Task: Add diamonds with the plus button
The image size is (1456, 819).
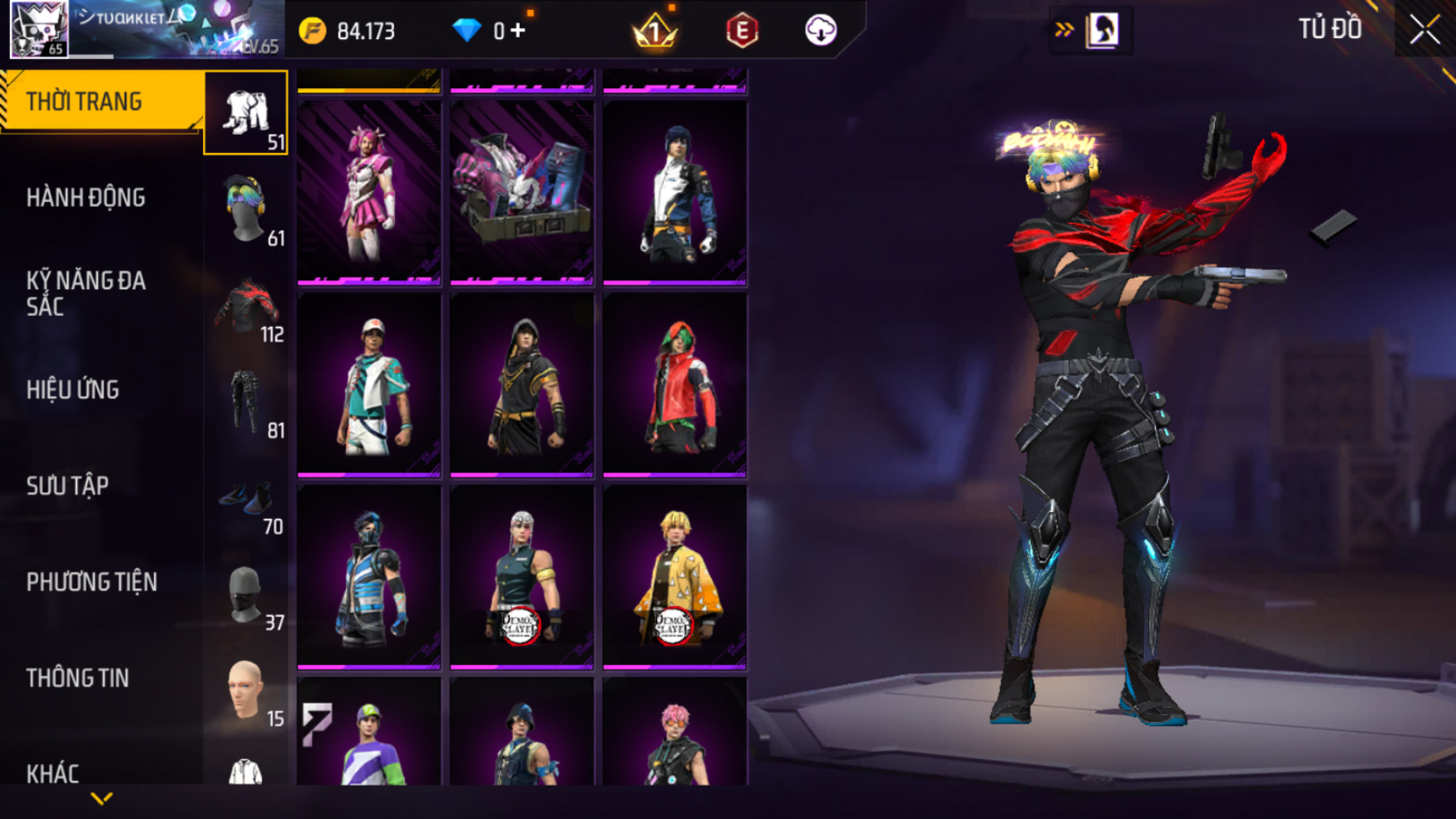Action: [x=517, y=31]
